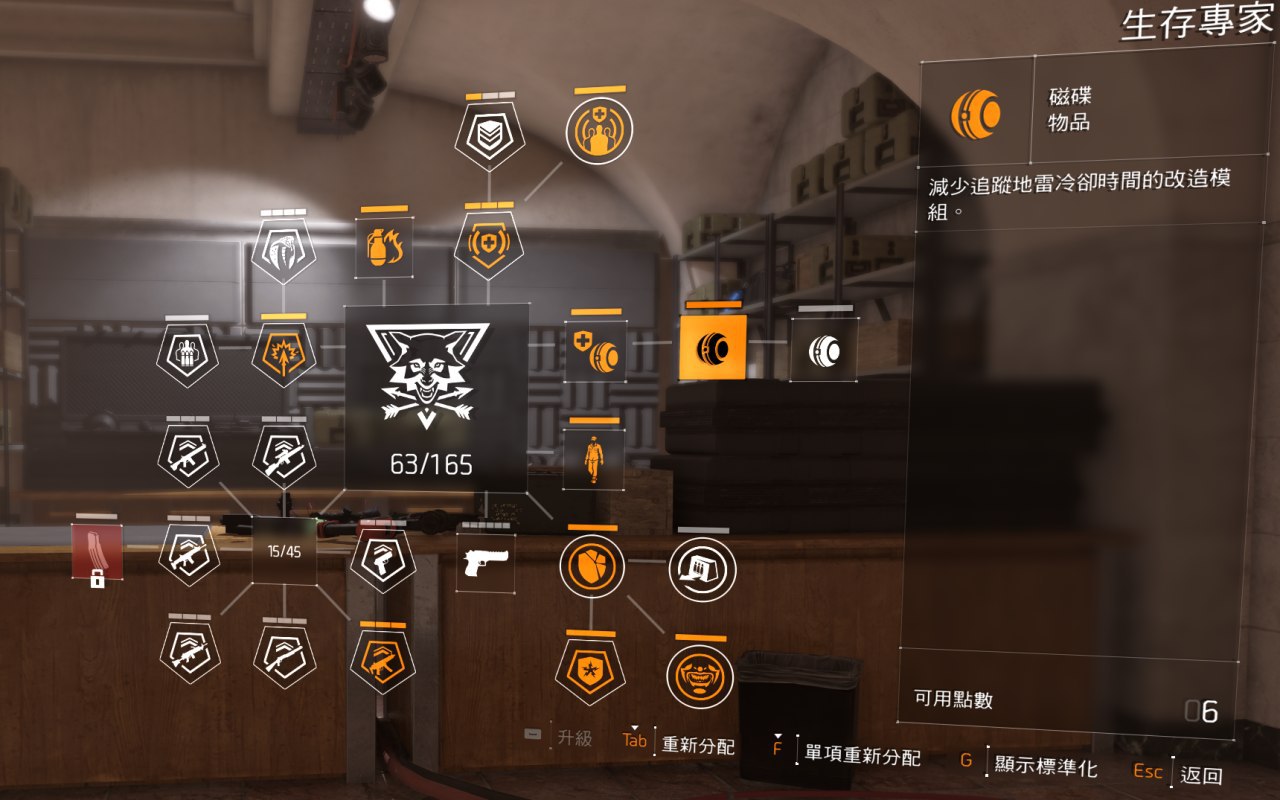Select the supply crate circle node
The width and height of the screenshot is (1280, 800).
pos(702,569)
